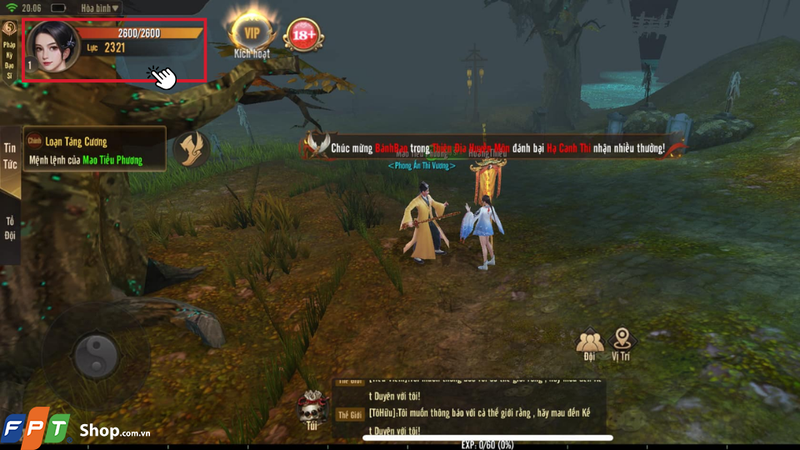Open the character portrait profile
The width and height of the screenshot is (800, 450).
(53, 45)
